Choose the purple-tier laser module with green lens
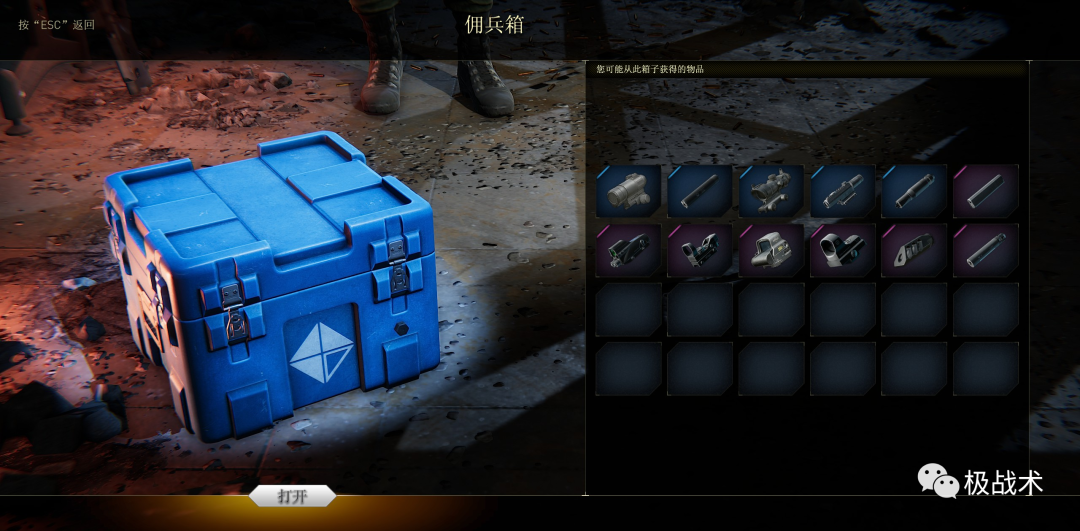 (629, 250)
